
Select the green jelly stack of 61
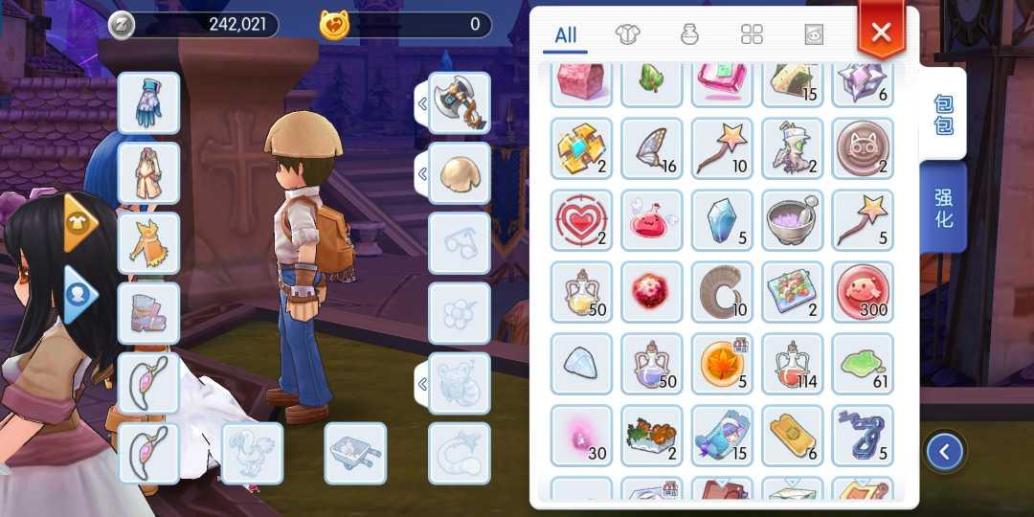coord(862,363)
